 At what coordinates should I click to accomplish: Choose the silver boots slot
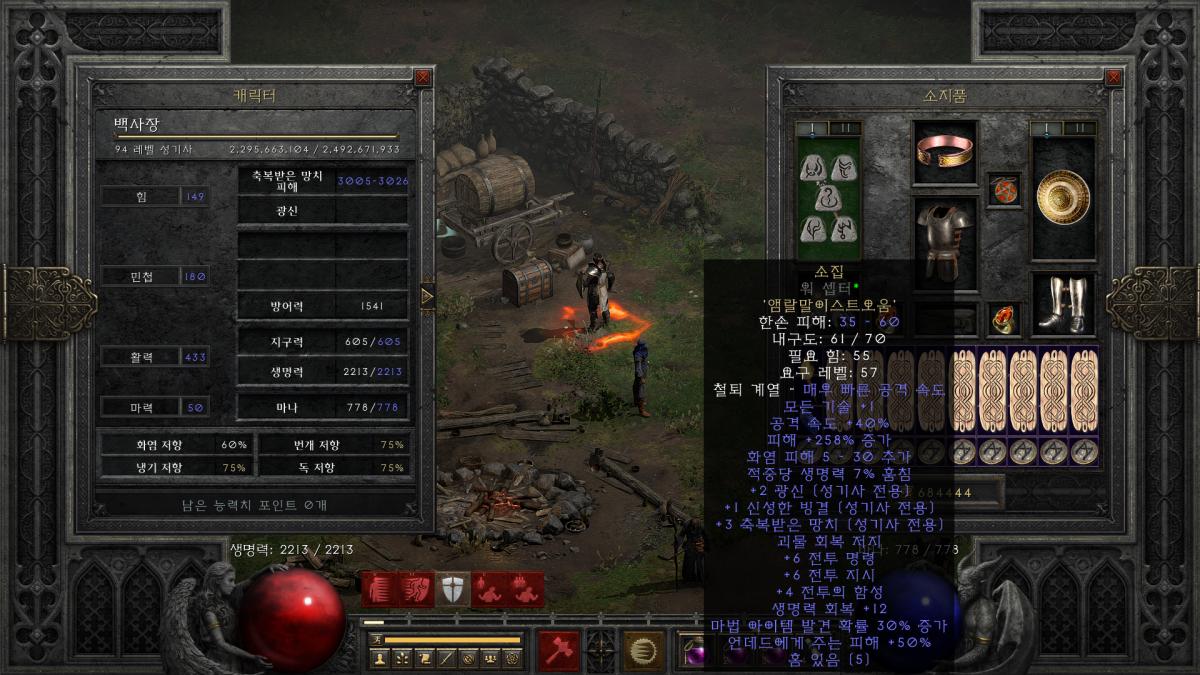tap(1064, 304)
